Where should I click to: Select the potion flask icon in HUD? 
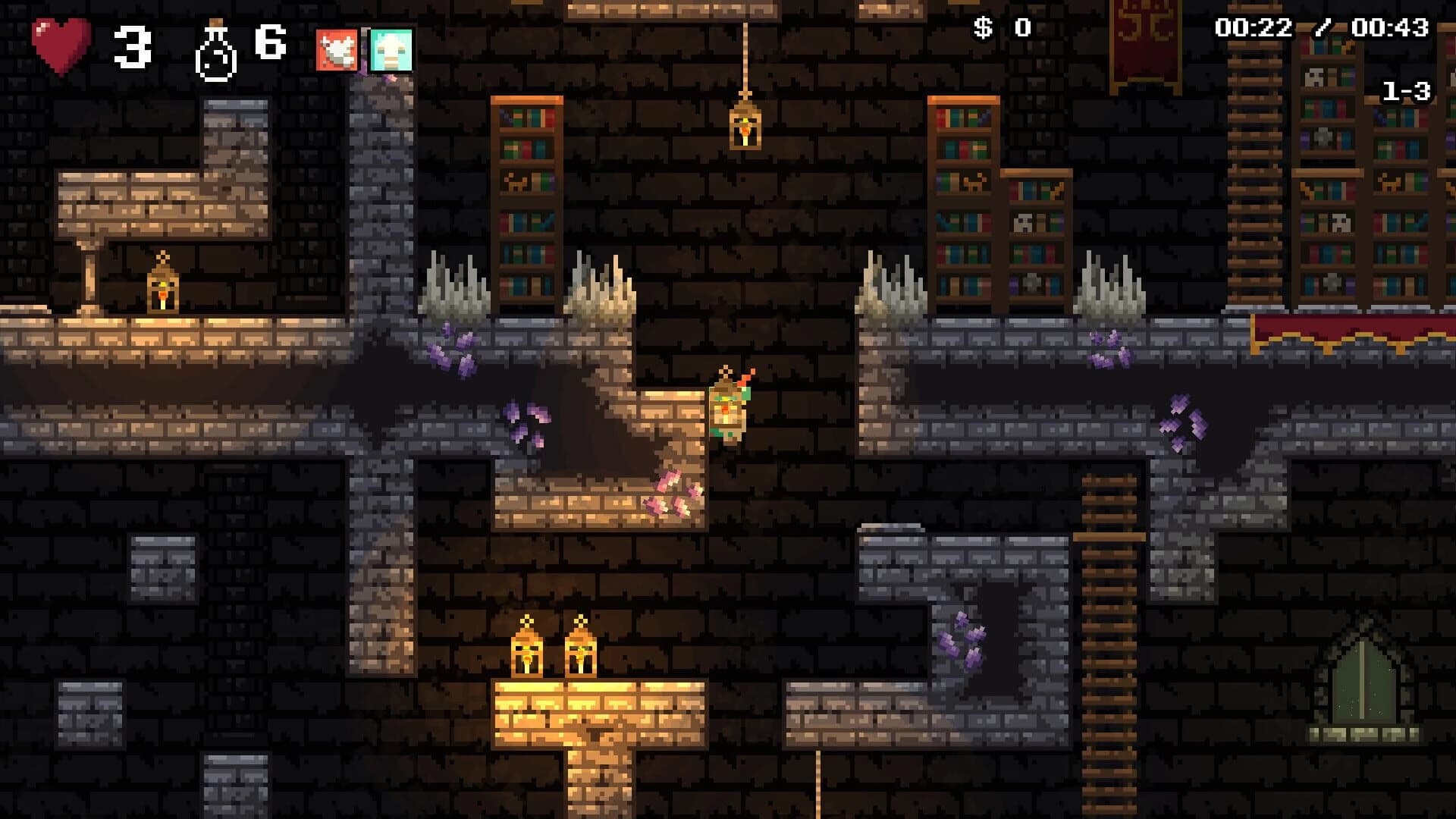click(215, 47)
